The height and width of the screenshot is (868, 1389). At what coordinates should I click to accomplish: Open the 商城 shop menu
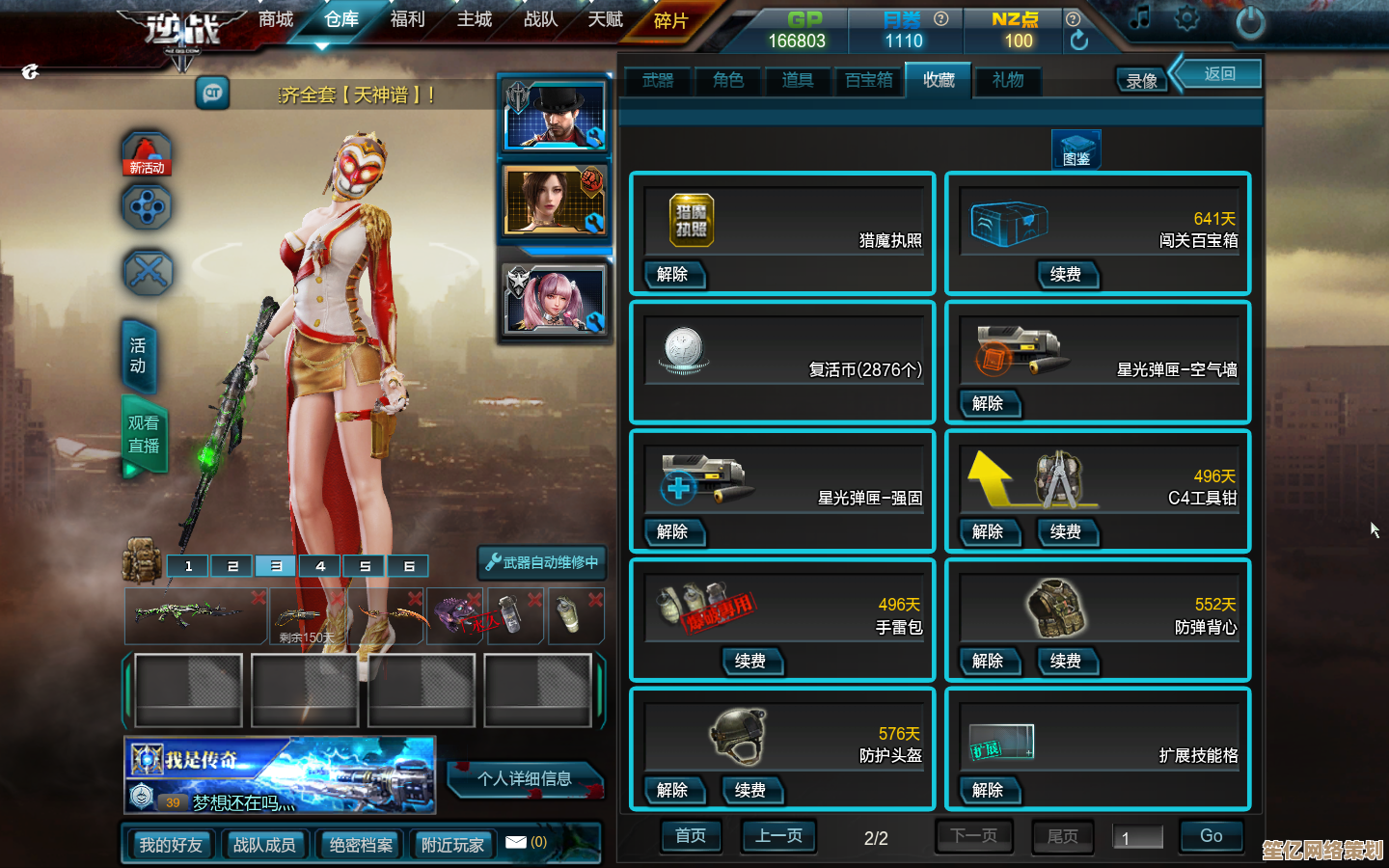[x=275, y=19]
